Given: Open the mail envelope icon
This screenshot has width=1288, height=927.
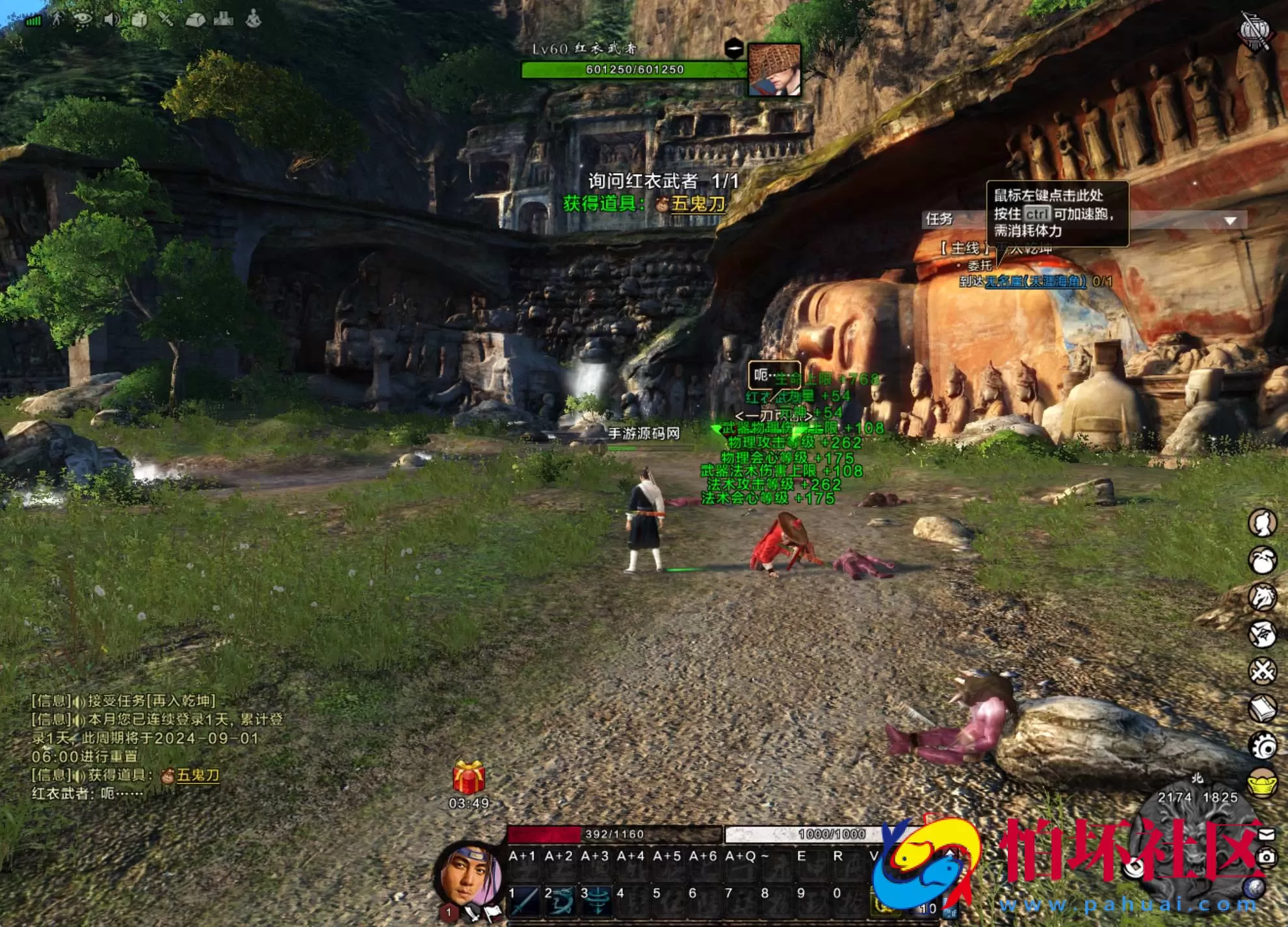Looking at the screenshot, I should click(1267, 834).
